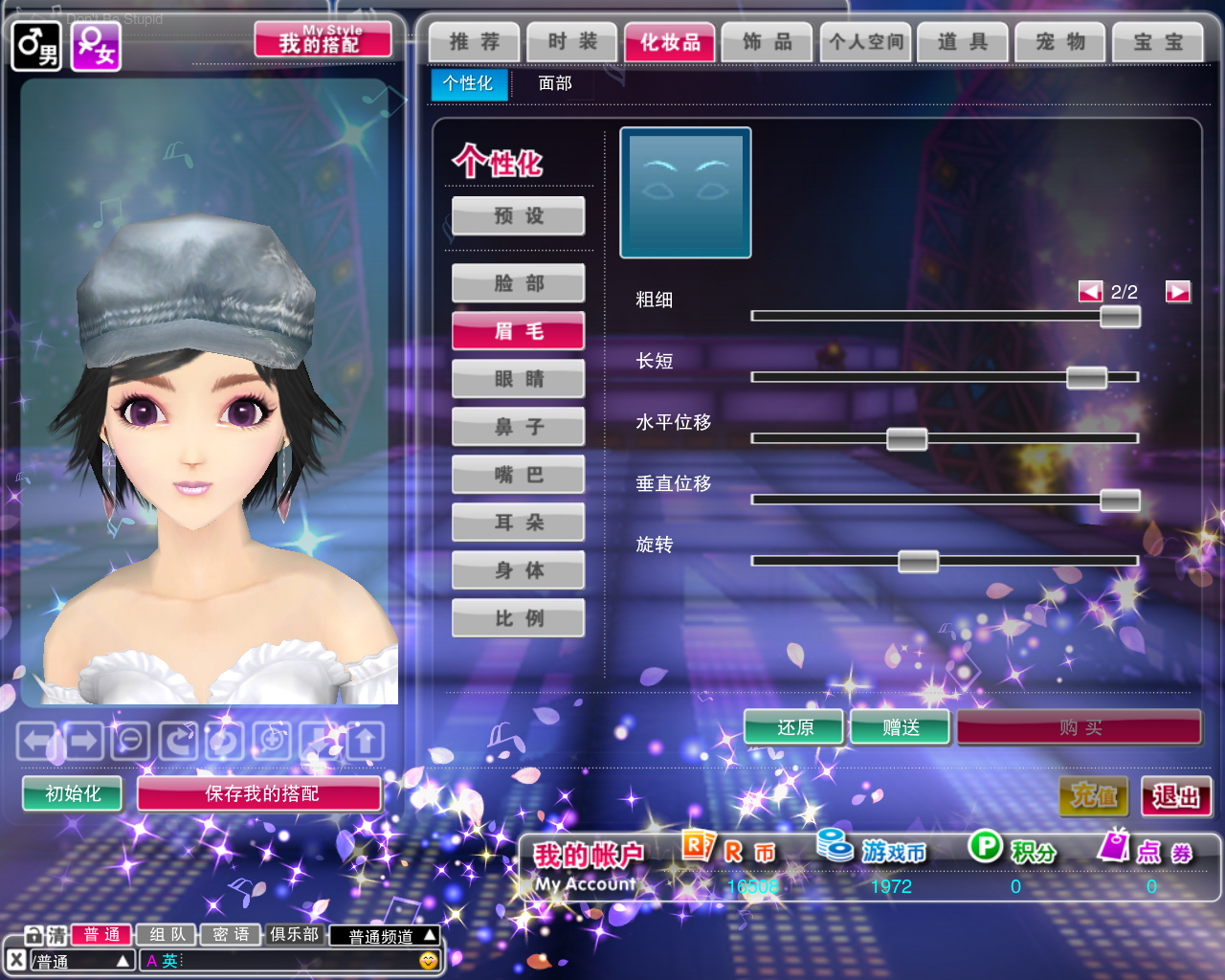This screenshot has width=1225, height=980.
Task: Click the 赠送 gift button
Action: click(x=901, y=728)
